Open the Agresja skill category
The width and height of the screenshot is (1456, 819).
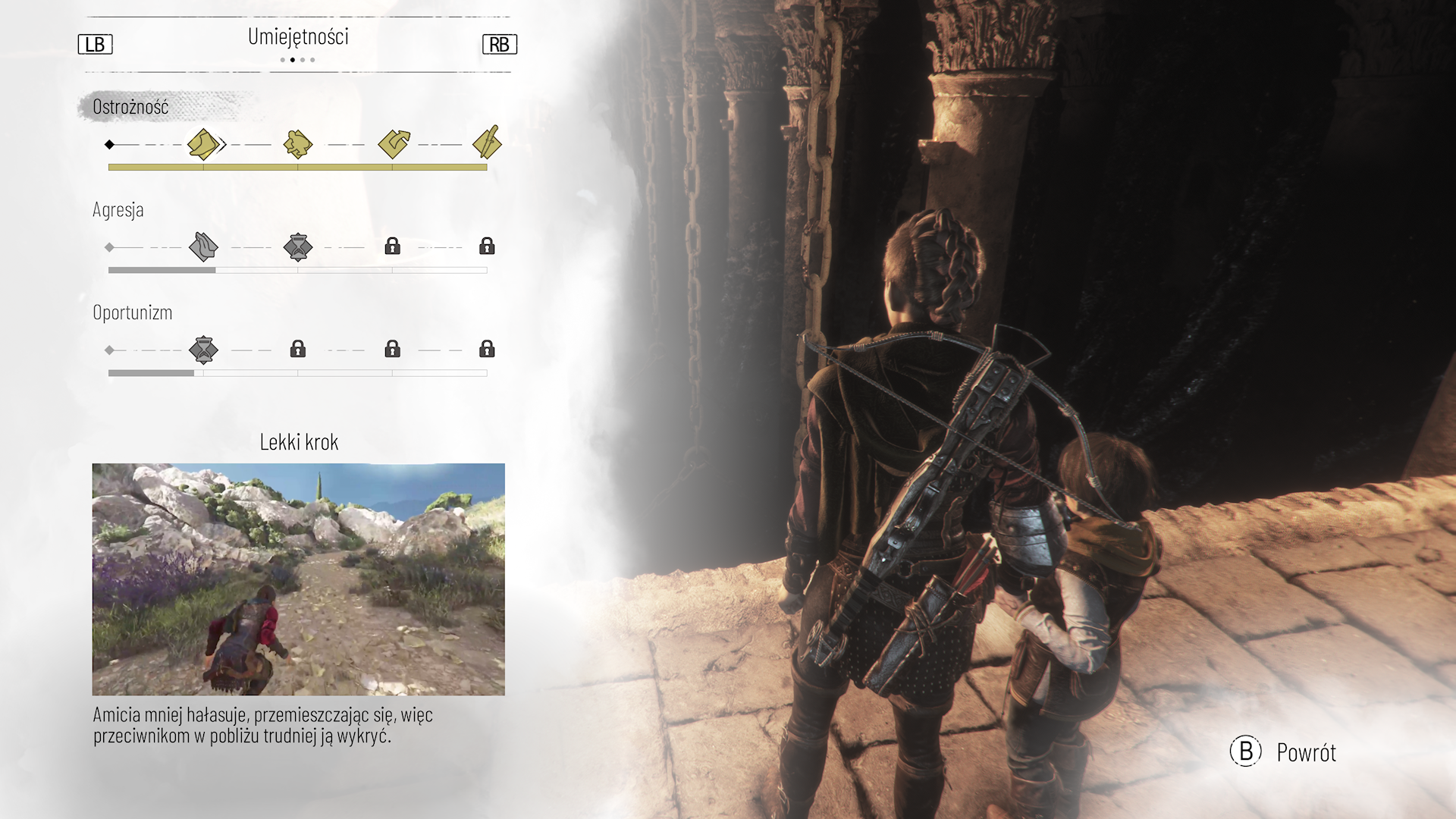point(118,210)
